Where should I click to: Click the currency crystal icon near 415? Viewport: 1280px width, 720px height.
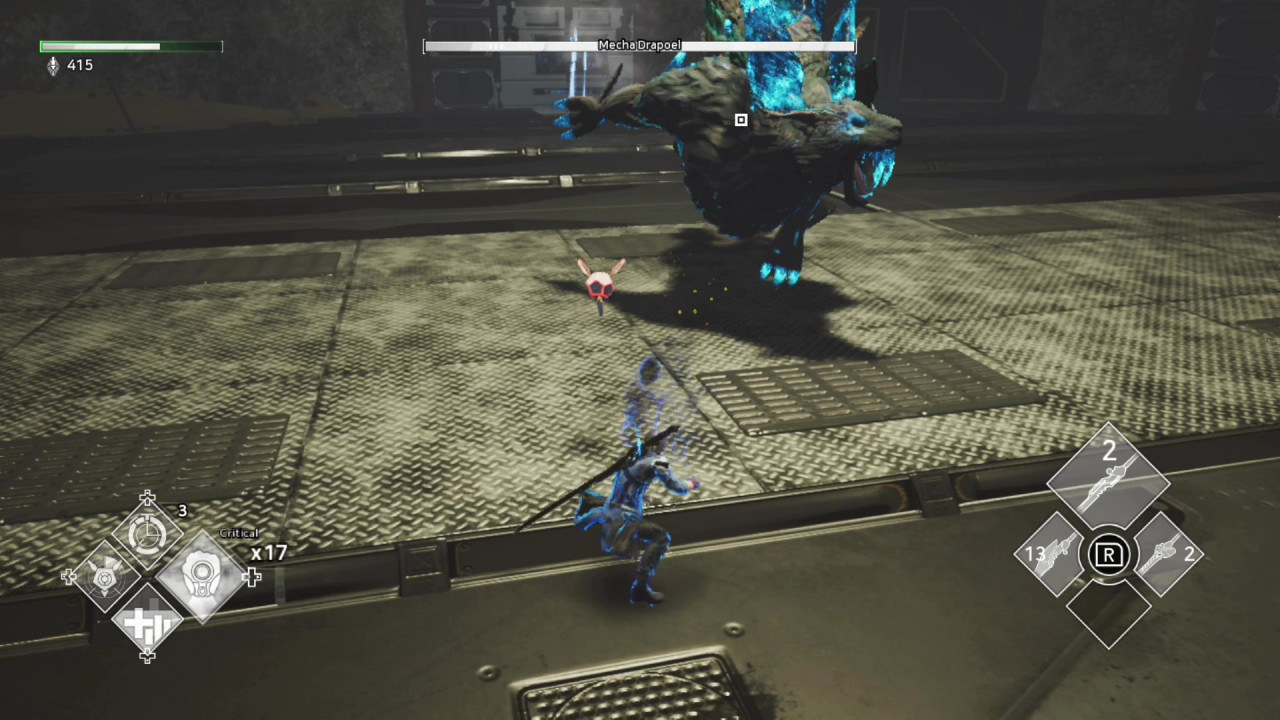click(x=54, y=65)
